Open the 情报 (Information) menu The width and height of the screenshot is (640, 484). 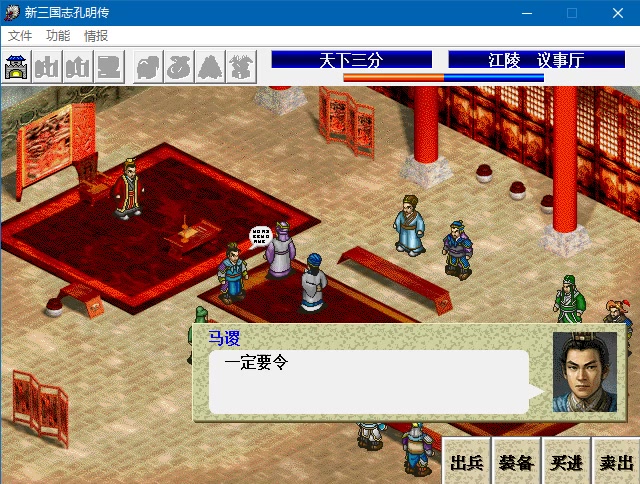coord(96,35)
